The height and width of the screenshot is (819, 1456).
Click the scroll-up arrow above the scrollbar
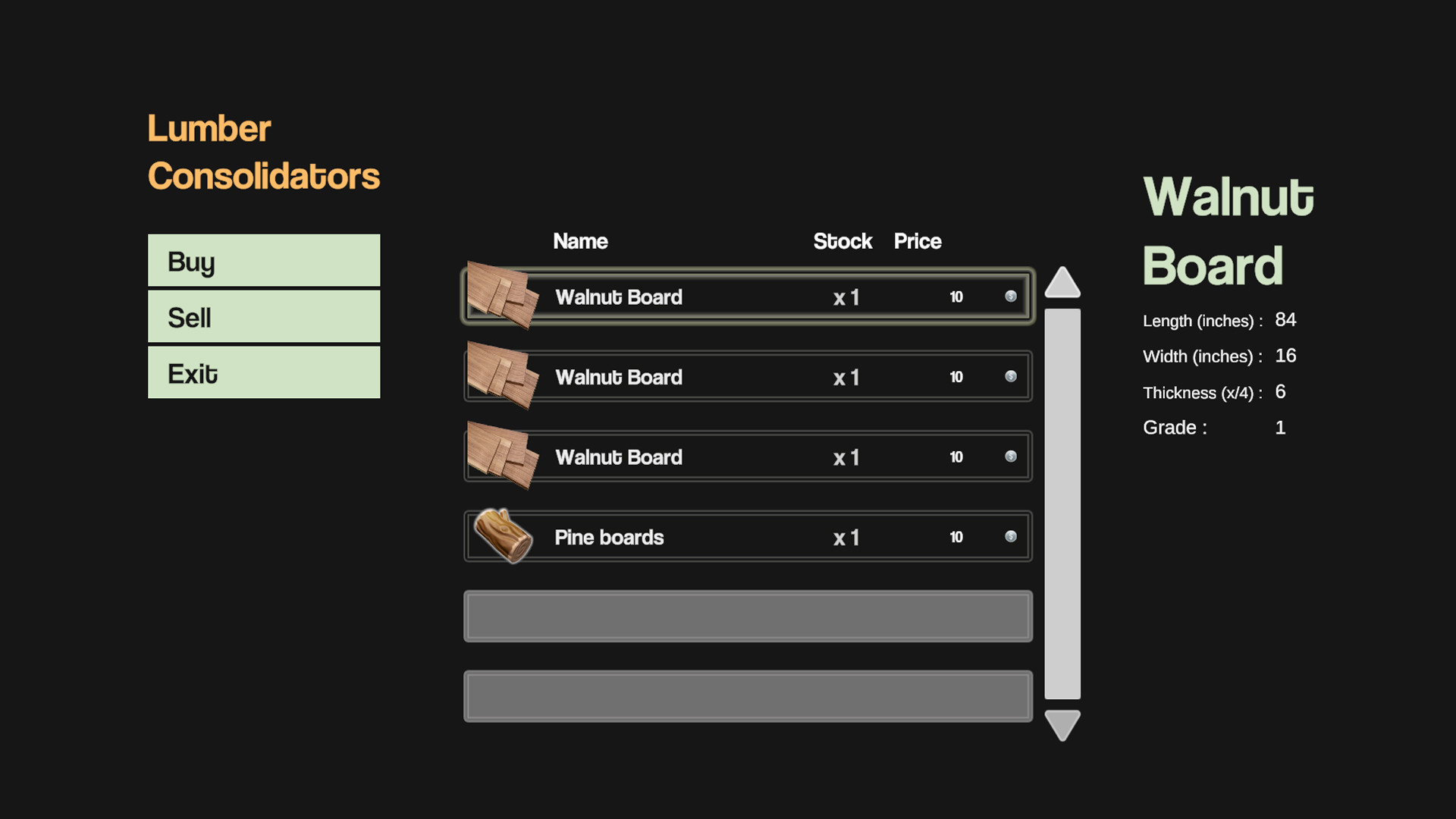click(1063, 284)
